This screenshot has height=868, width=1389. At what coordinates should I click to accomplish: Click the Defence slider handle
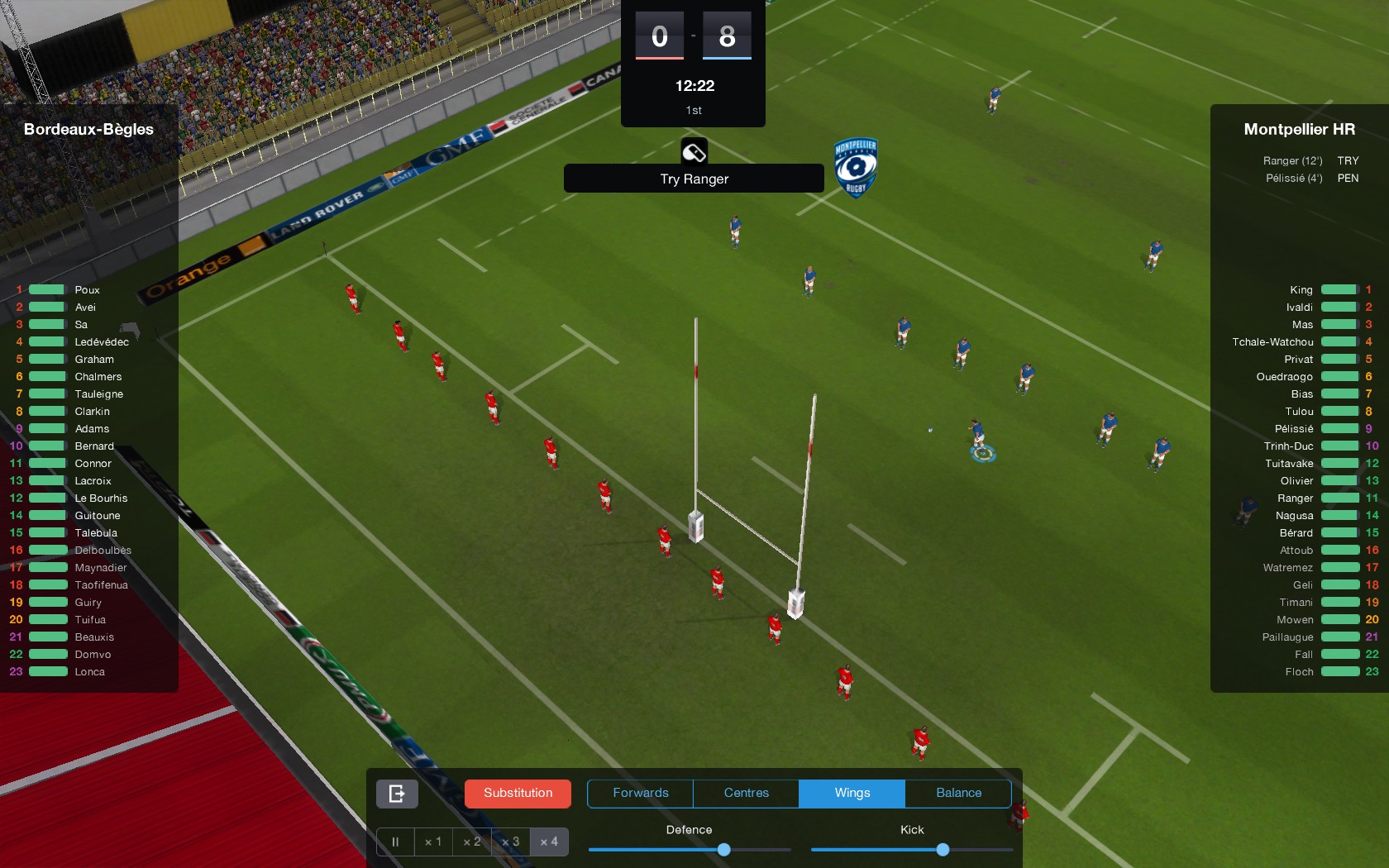[723, 849]
